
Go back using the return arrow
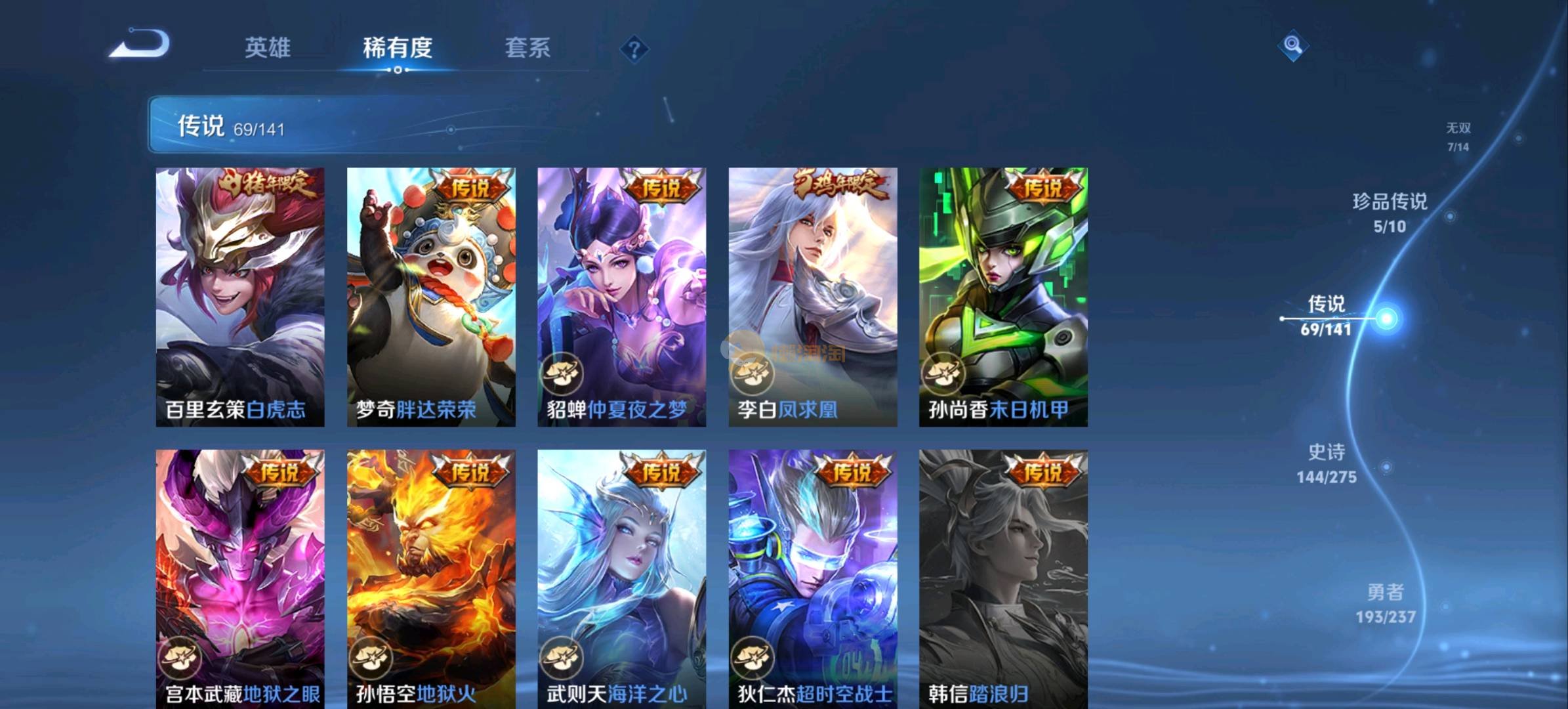click(140, 45)
